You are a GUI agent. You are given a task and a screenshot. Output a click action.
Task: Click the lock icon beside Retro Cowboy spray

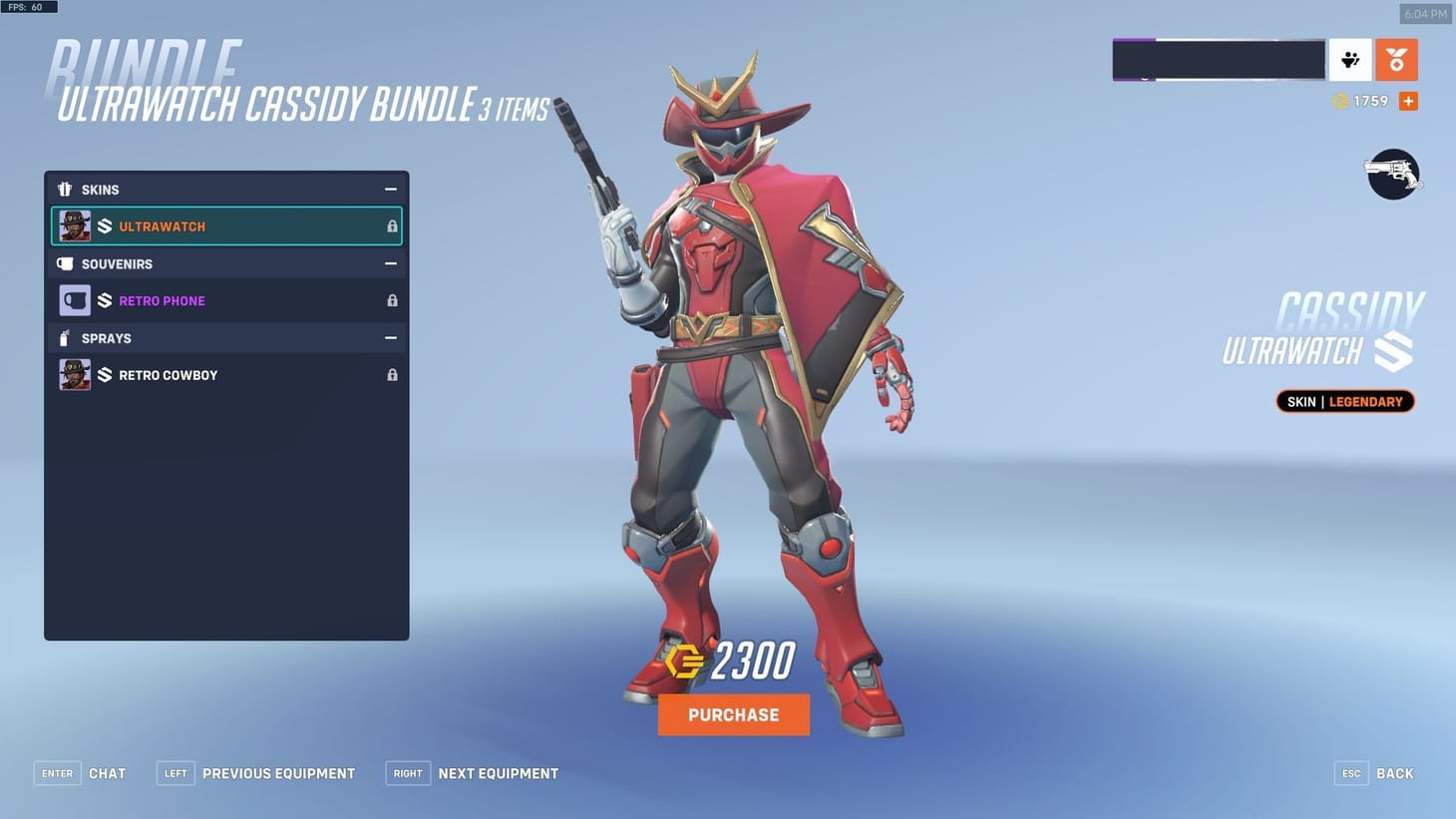click(391, 374)
